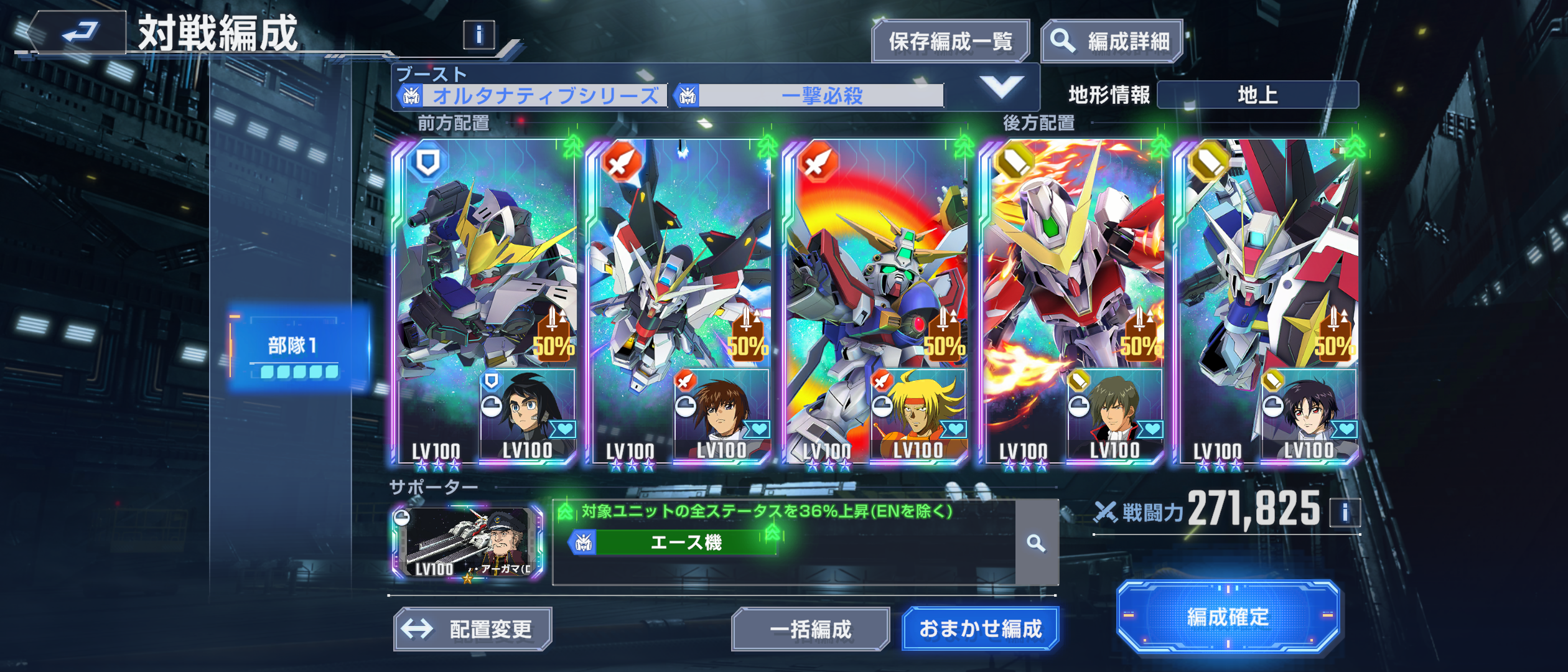Use おまかせ編成 auto formation

point(980,629)
